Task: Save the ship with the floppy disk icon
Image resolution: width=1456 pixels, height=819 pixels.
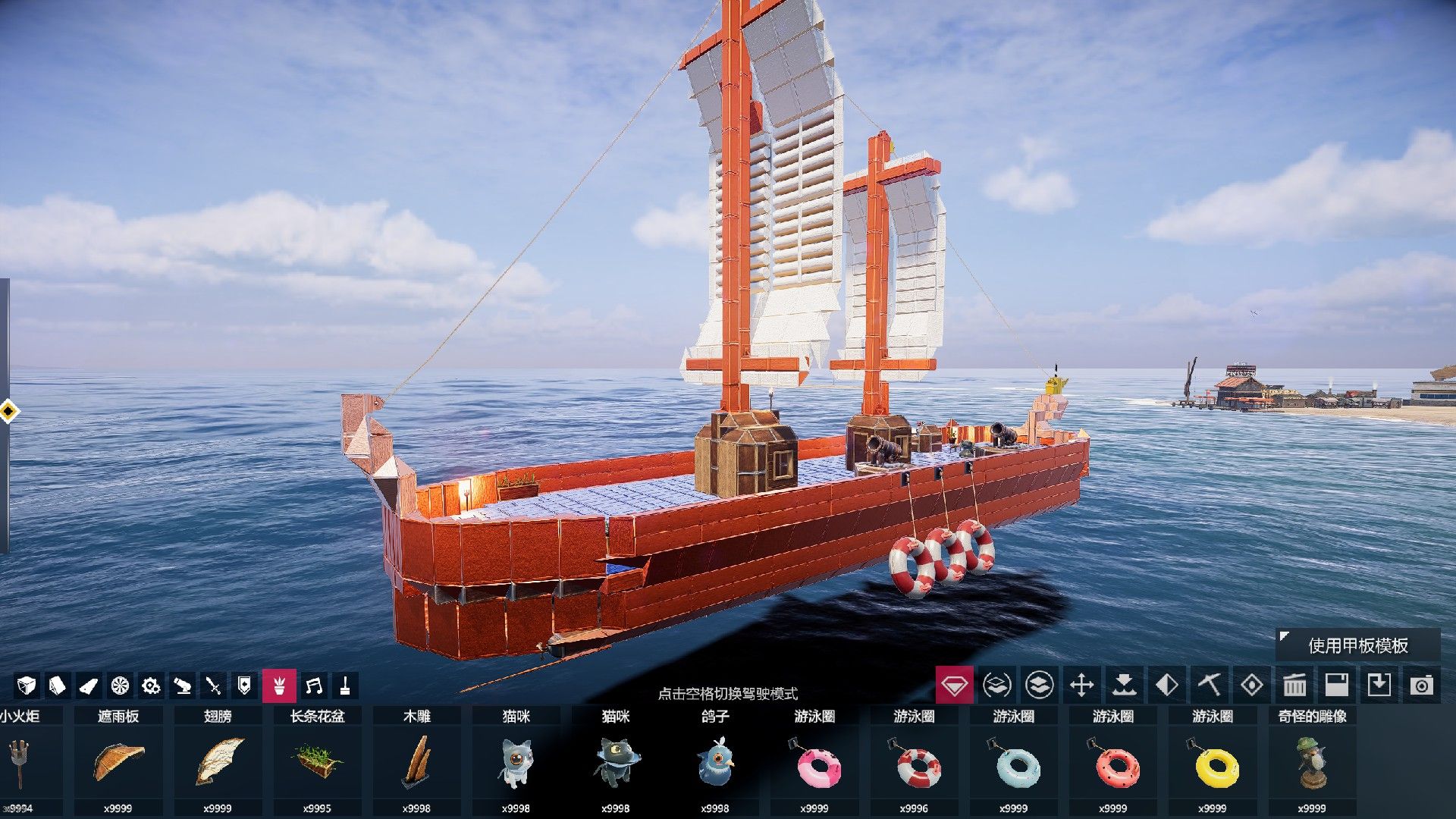Action: tap(1336, 686)
